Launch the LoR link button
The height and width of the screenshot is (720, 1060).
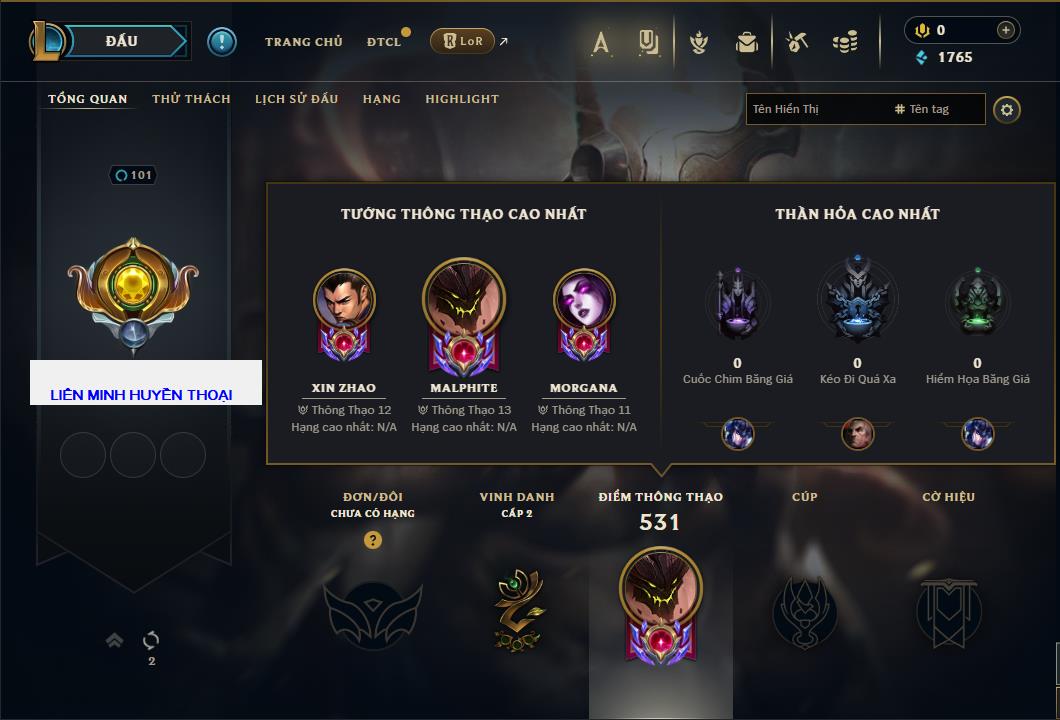pyautogui.click(x=463, y=42)
